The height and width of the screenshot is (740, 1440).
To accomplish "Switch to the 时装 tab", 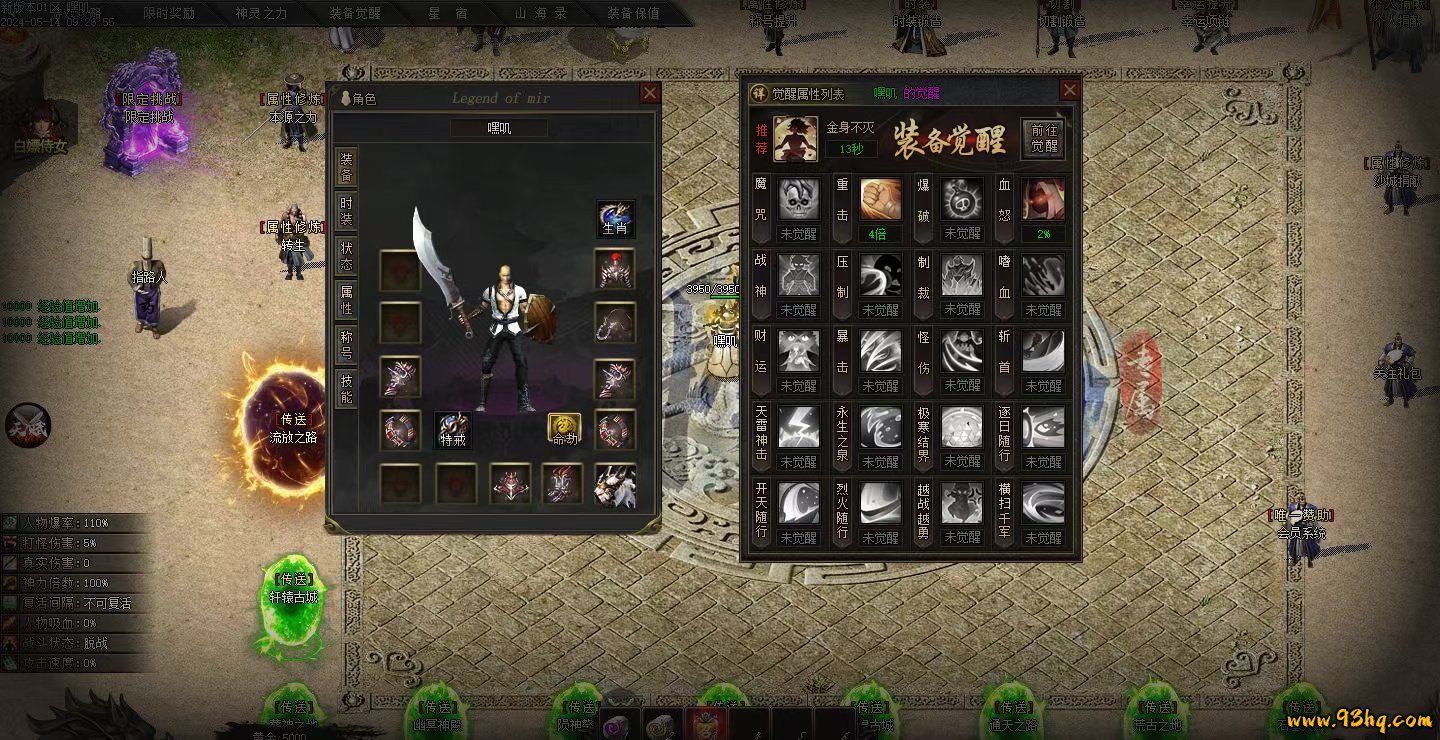I will click(x=346, y=211).
